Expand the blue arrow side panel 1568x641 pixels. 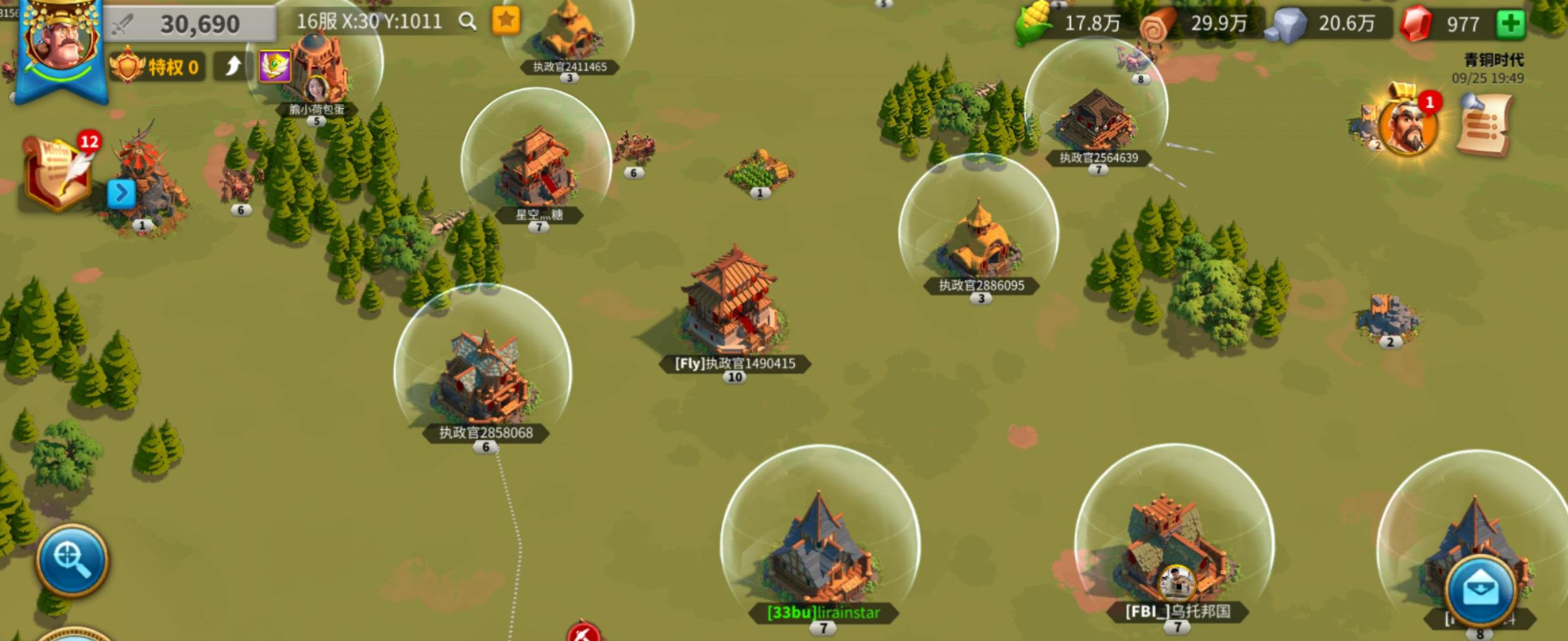tap(121, 193)
